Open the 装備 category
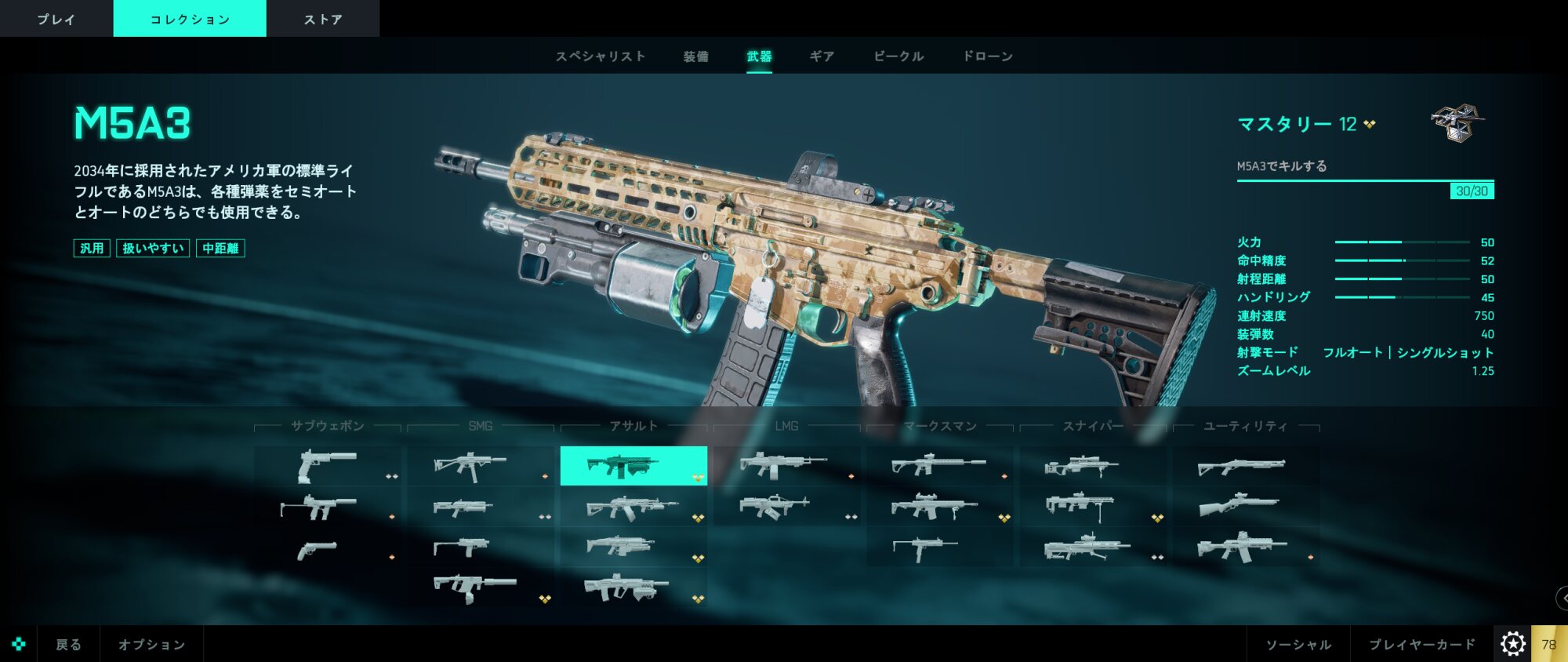This screenshot has height=662, width=1568. coord(695,56)
